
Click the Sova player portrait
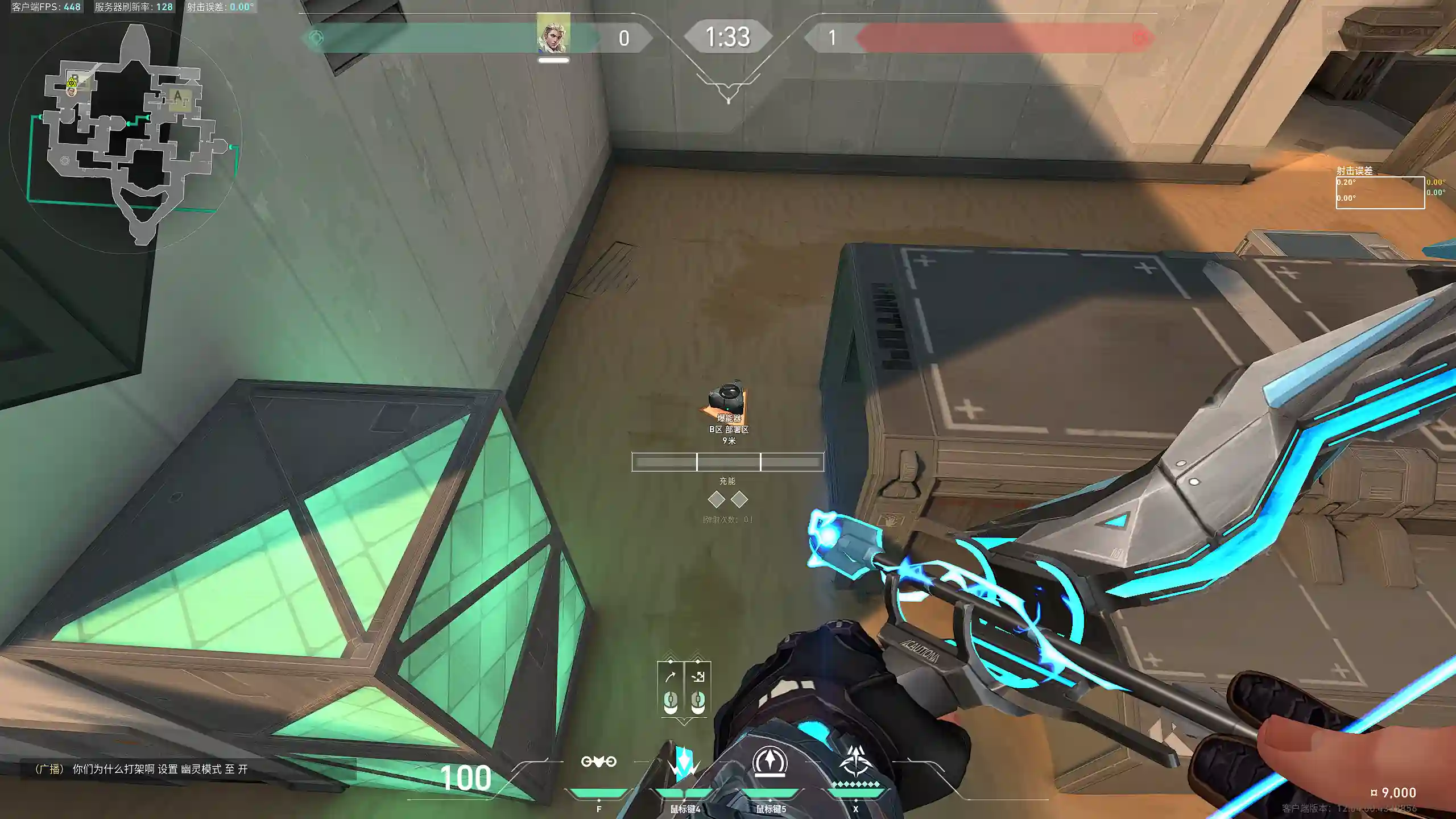(553, 35)
